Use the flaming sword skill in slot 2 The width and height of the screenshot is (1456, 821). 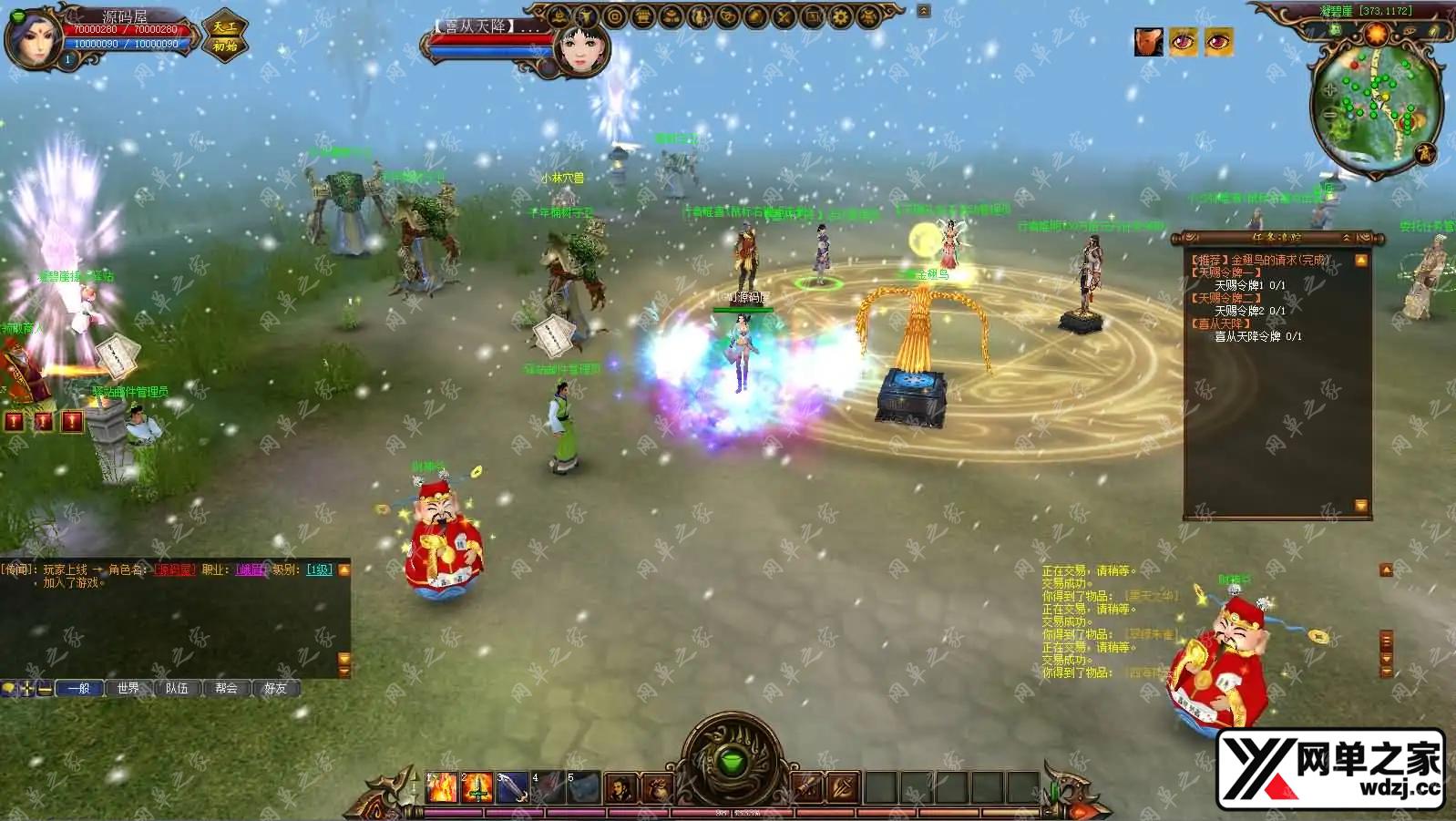pyautogui.click(x=477, y=787)
